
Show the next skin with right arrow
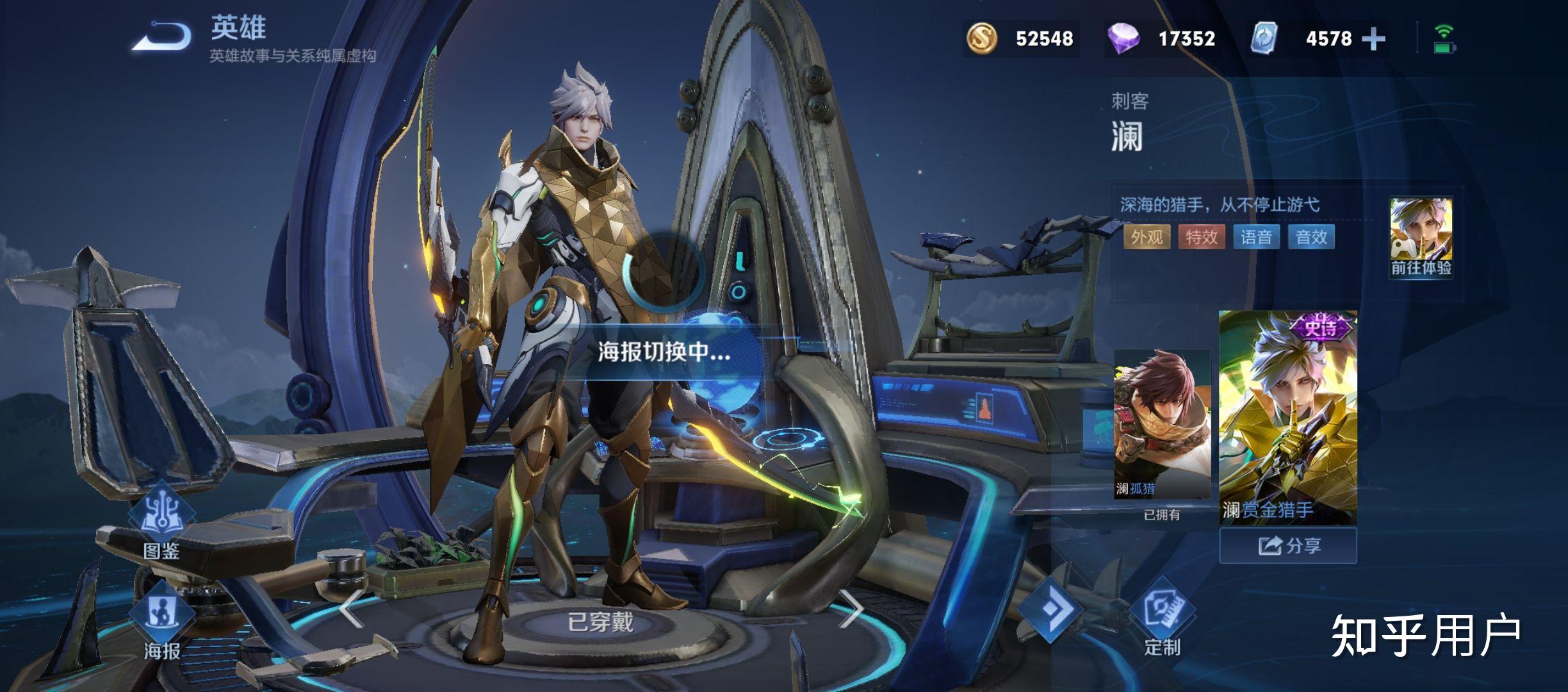(851, 609)
